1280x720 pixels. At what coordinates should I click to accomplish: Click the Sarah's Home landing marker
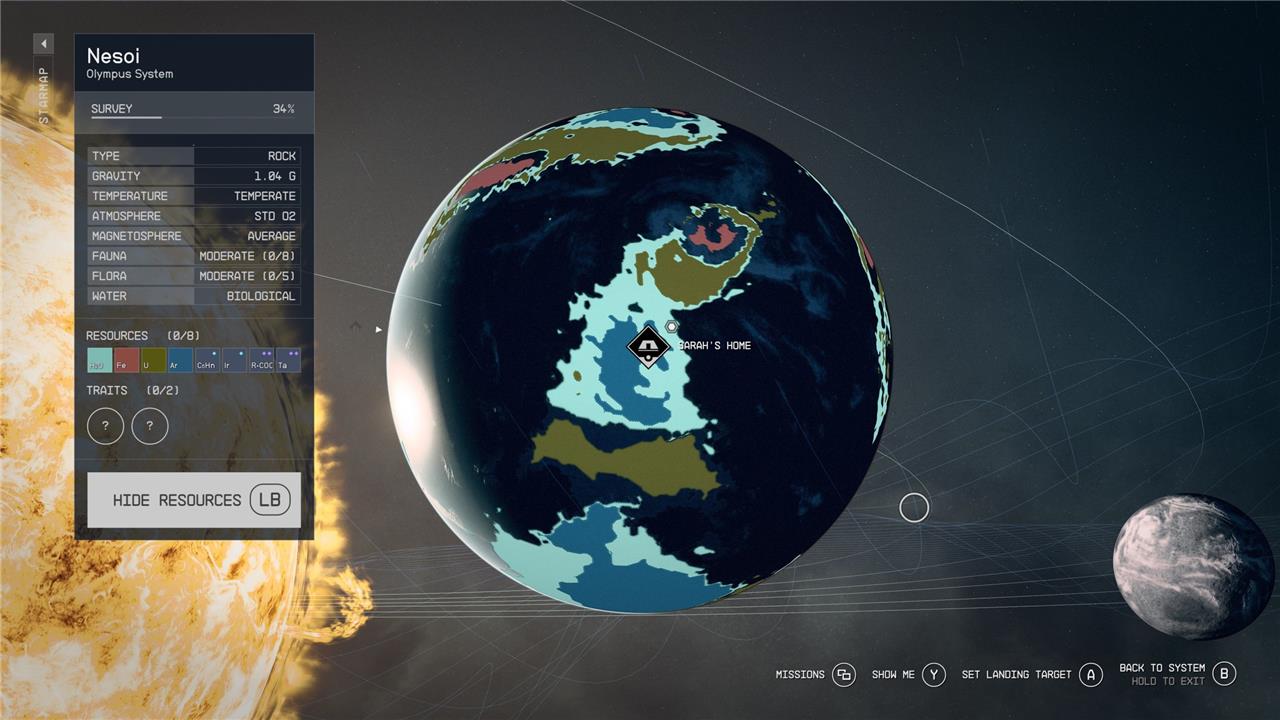(648, 347)
